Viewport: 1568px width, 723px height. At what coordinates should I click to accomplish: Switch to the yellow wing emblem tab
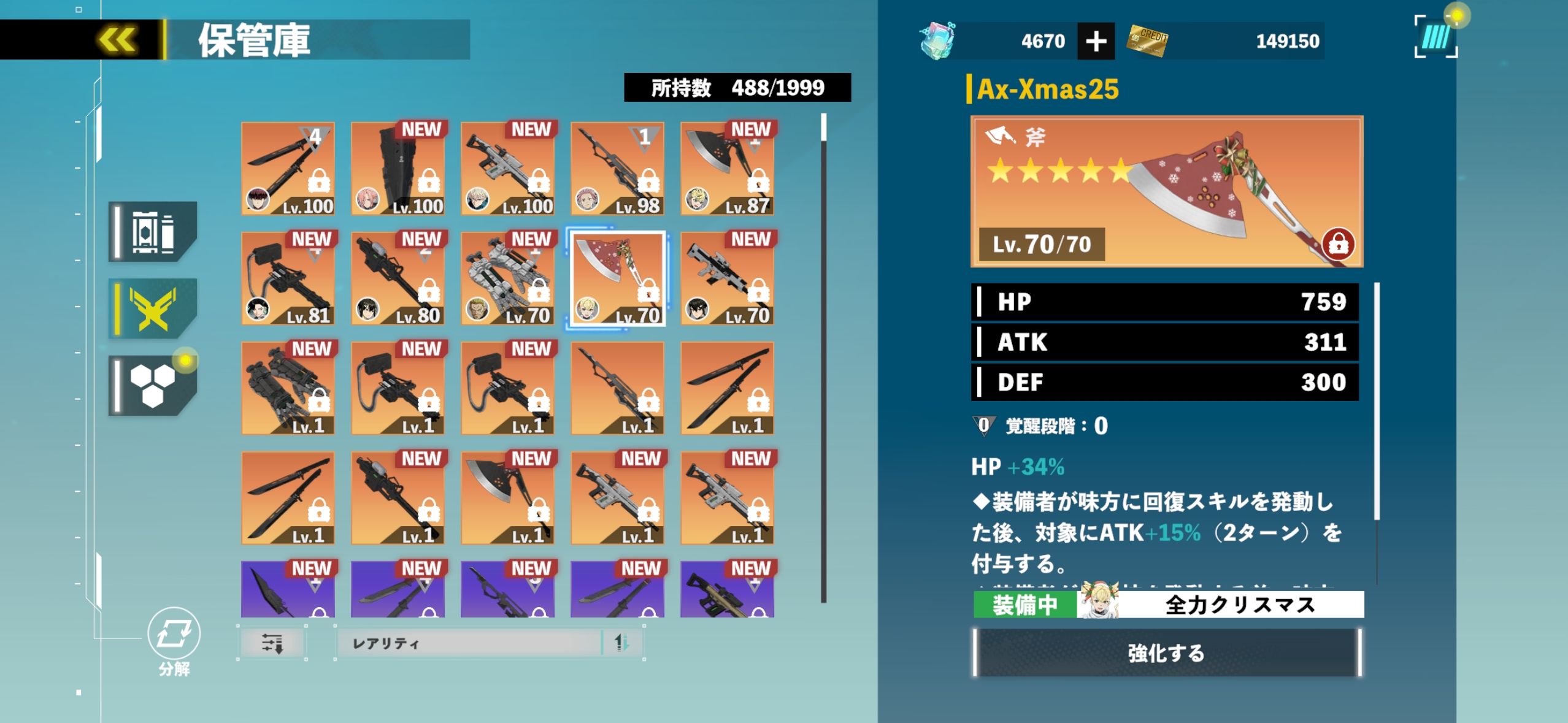click(153, 308)
